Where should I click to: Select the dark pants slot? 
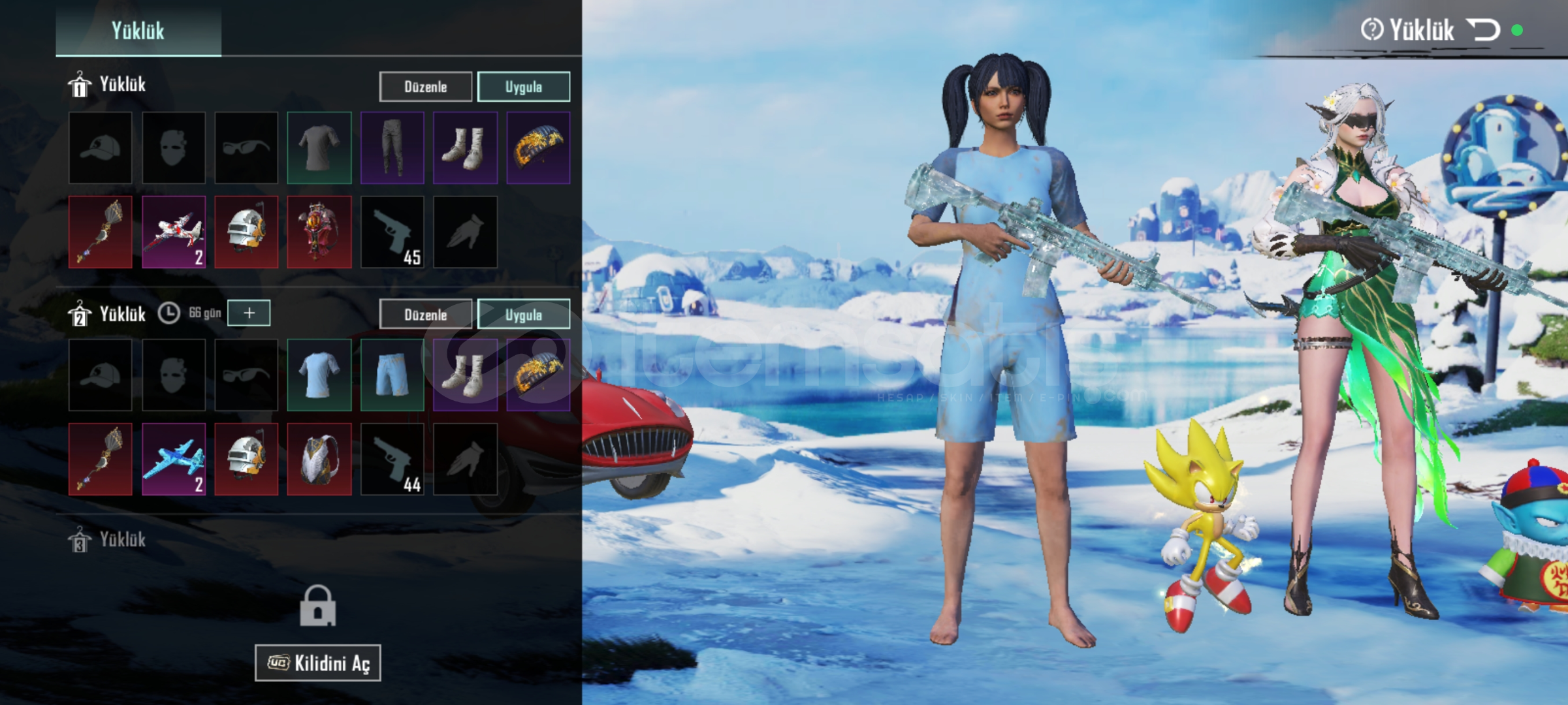(392, 148)
